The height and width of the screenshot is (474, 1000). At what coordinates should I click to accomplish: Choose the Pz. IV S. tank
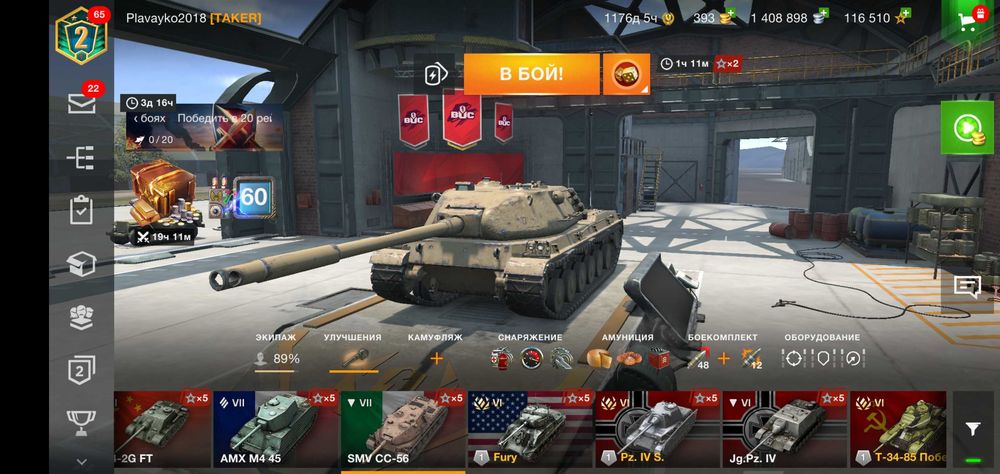point(658,430)
